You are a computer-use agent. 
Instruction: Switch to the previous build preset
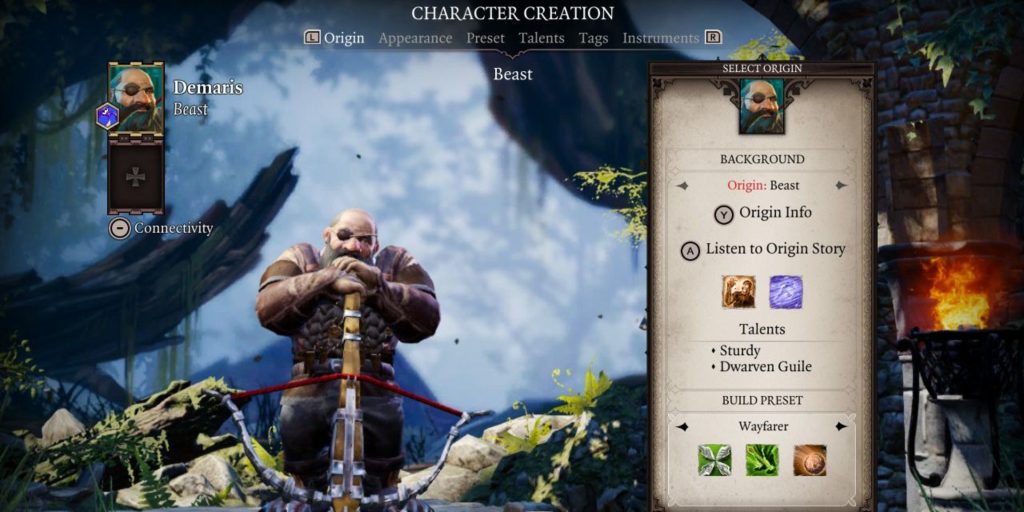click(683, 427)
